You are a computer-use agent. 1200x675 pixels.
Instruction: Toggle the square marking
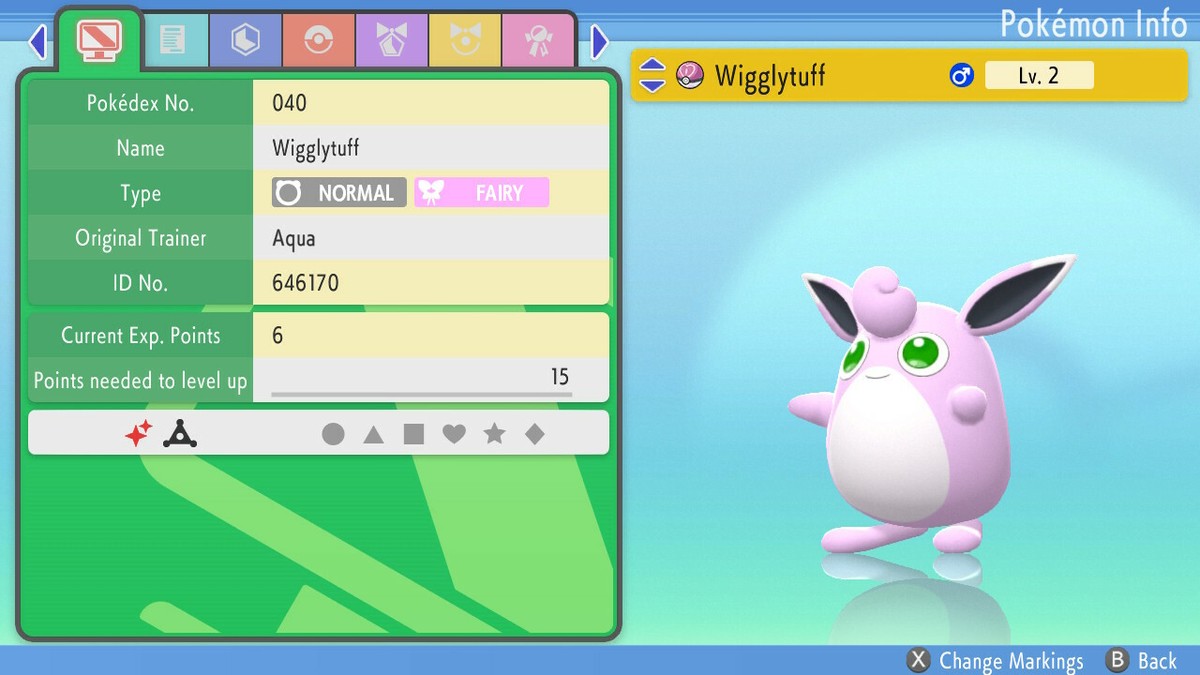[x=414, y=434]
